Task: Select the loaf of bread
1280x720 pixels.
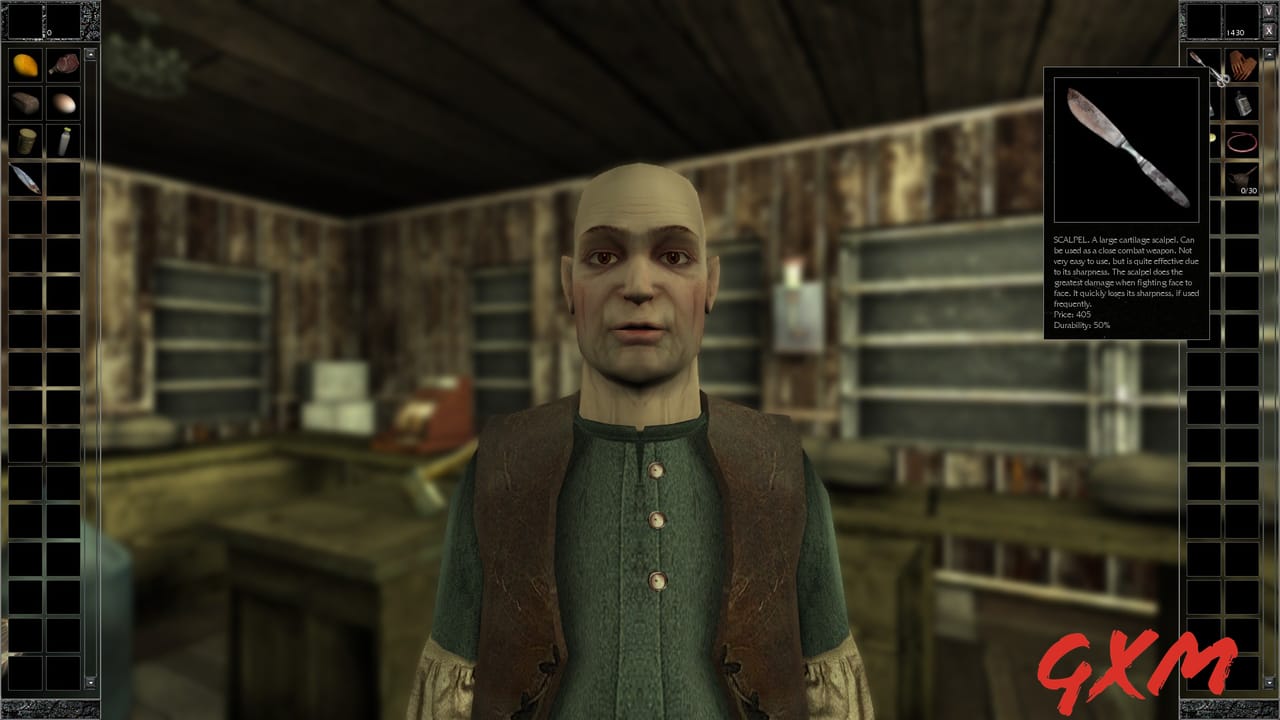Action: pyautogui.click(x=24, y=102)
